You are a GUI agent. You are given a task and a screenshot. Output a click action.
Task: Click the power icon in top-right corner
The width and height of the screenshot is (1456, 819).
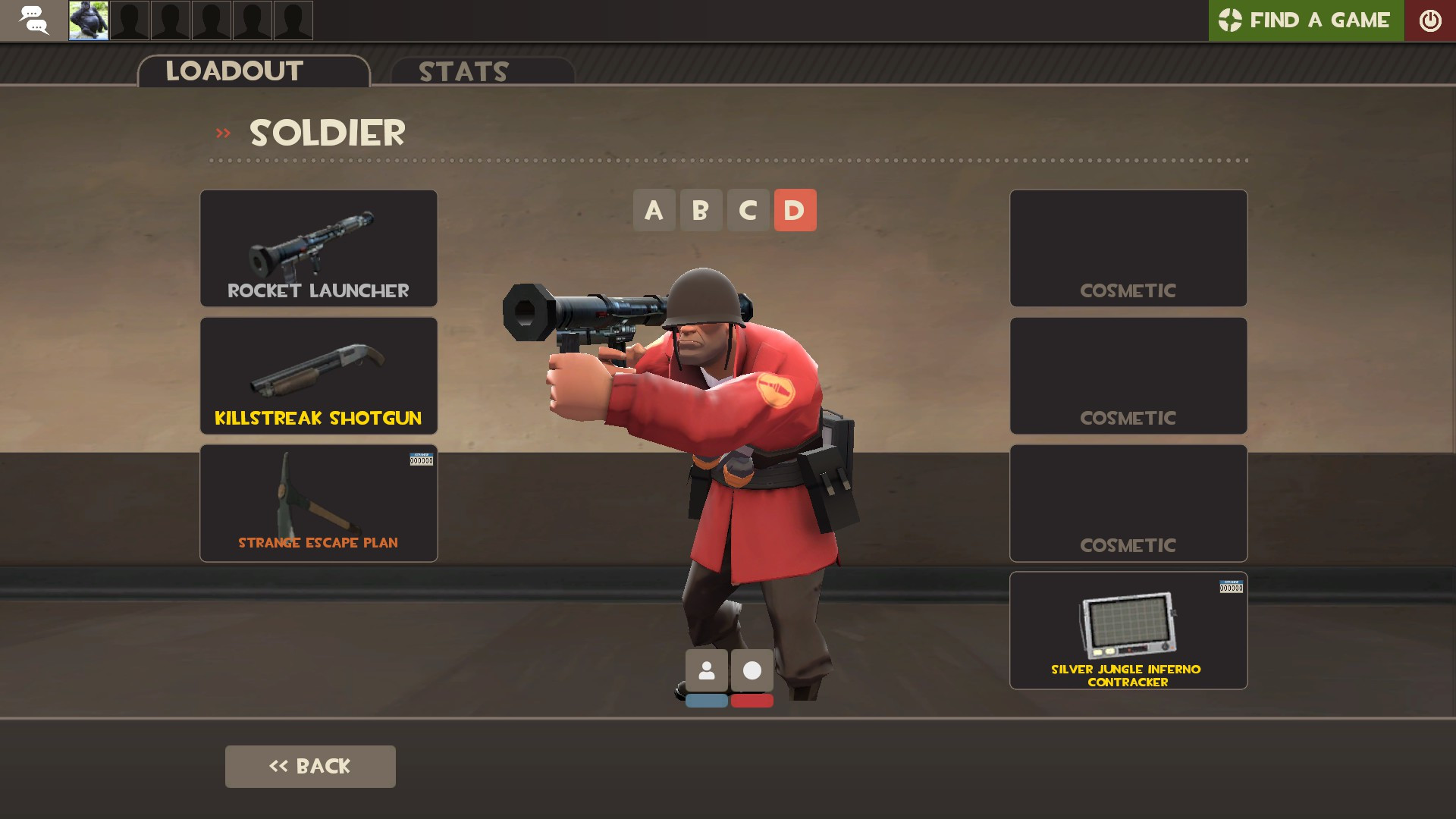[x=1430, y=20]
